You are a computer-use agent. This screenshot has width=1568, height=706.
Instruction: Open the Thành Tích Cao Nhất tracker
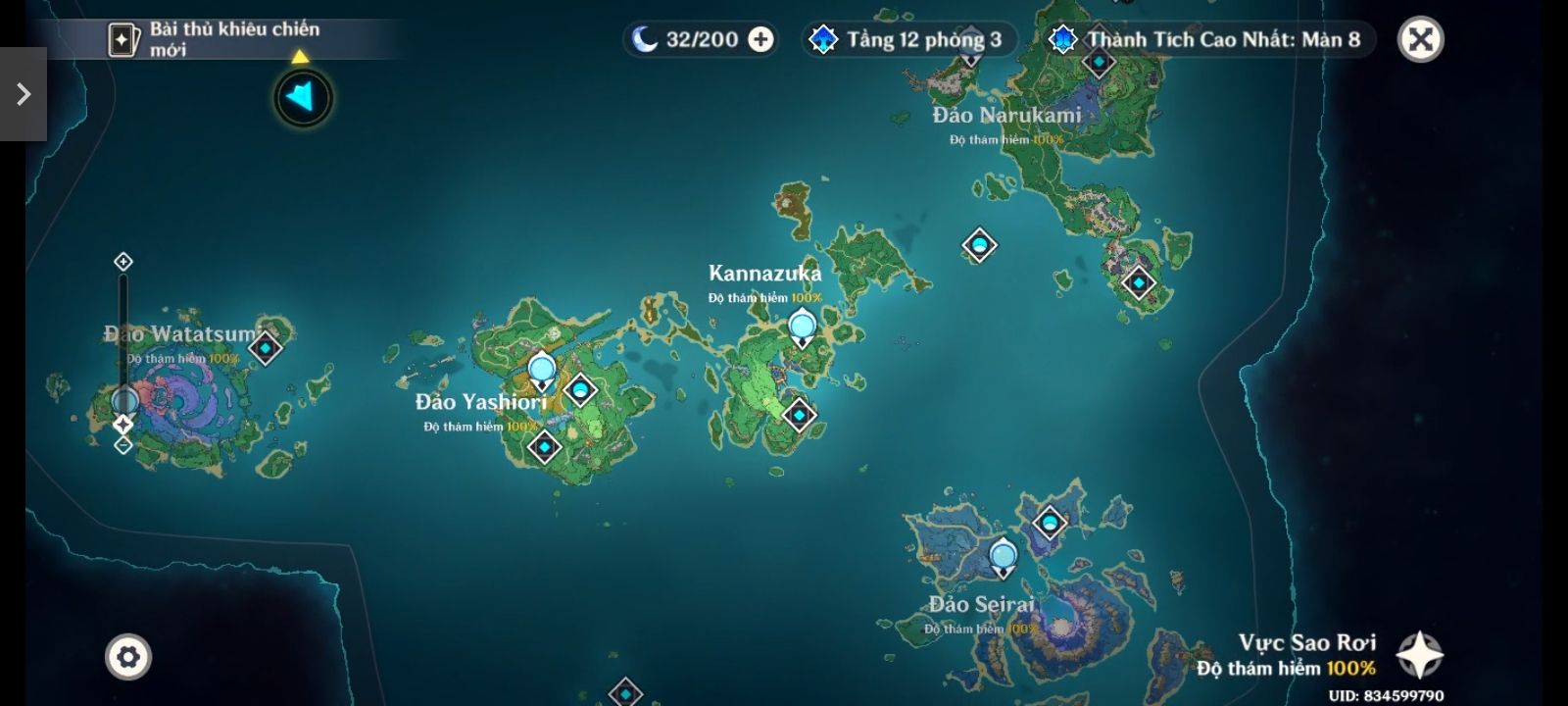click(x=1209, y=40)
